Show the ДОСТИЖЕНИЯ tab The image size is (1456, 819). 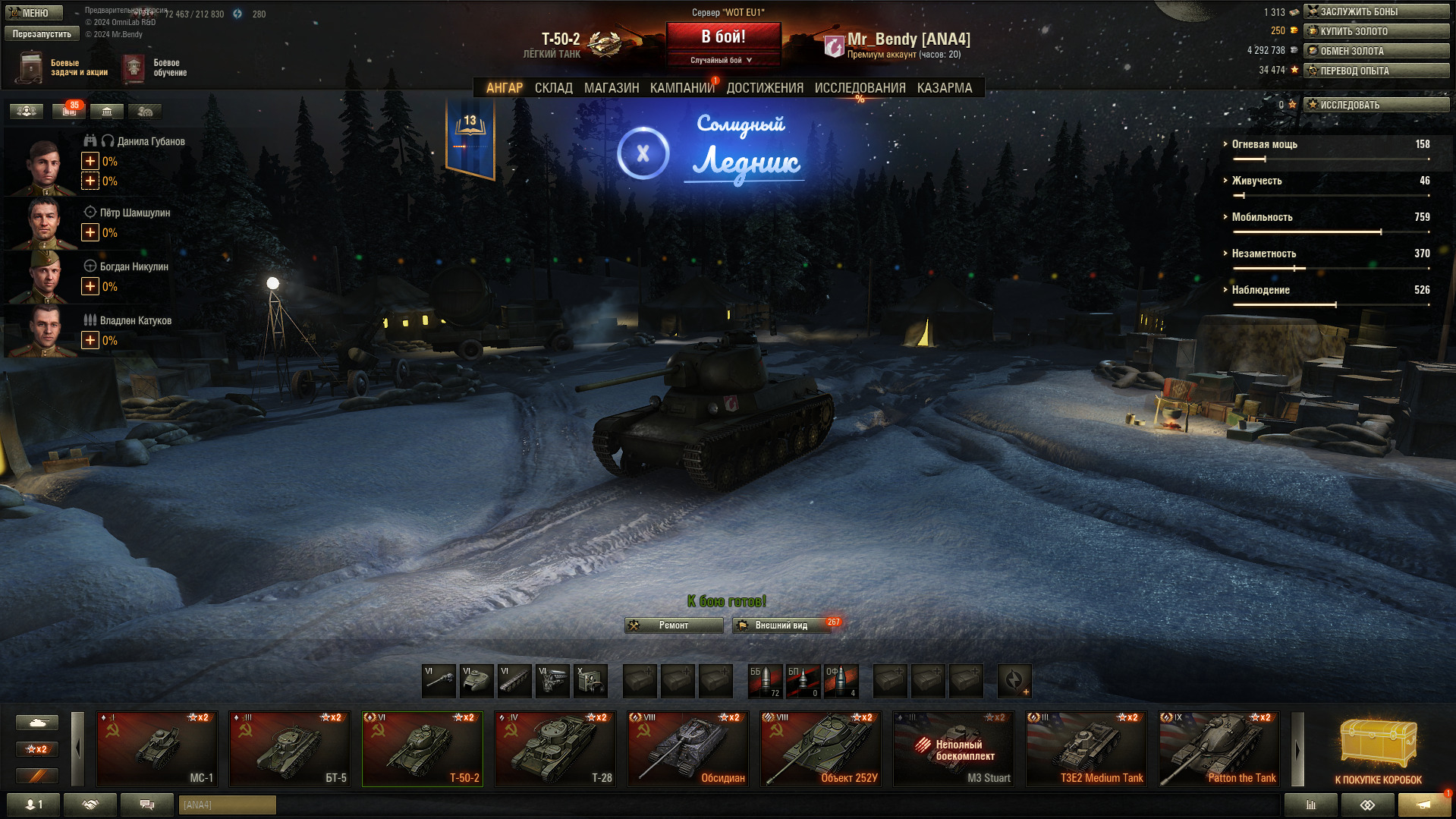coord(764,88)
